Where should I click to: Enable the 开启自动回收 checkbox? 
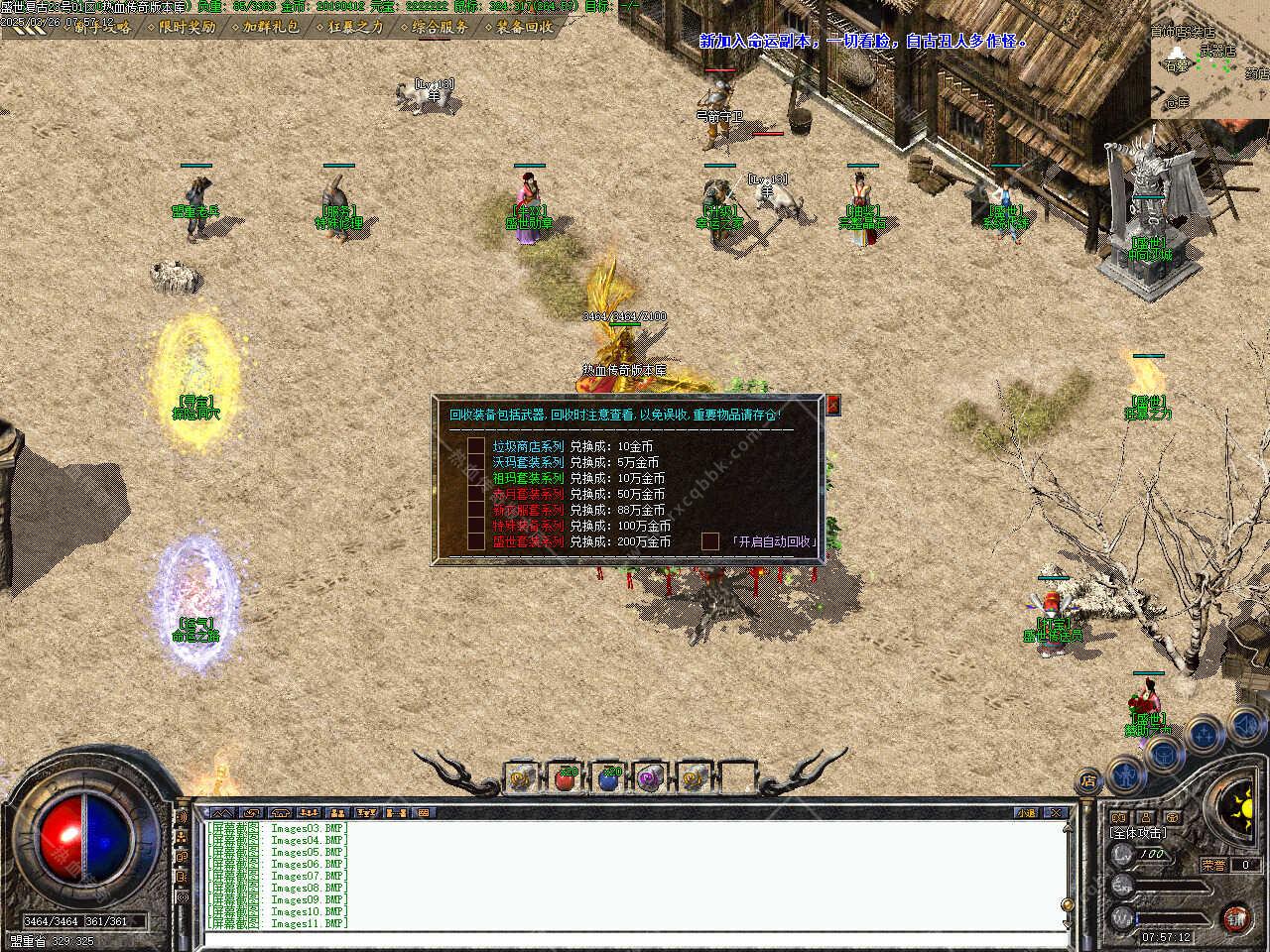click(710, 541)
